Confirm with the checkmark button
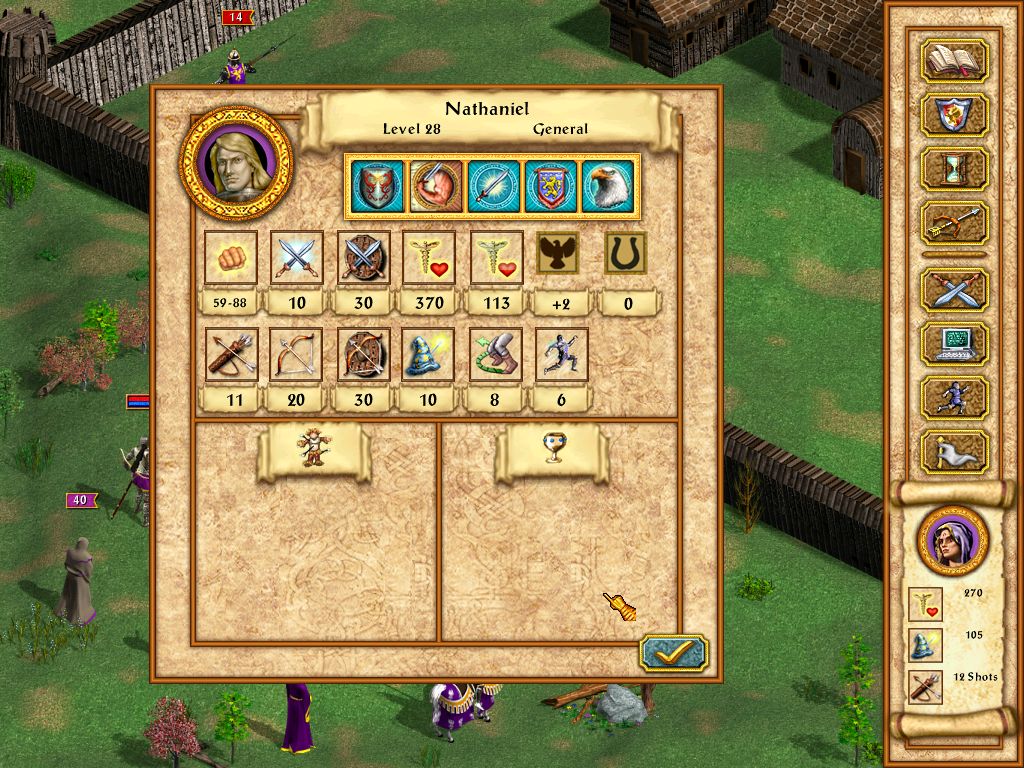 point(673,653)
